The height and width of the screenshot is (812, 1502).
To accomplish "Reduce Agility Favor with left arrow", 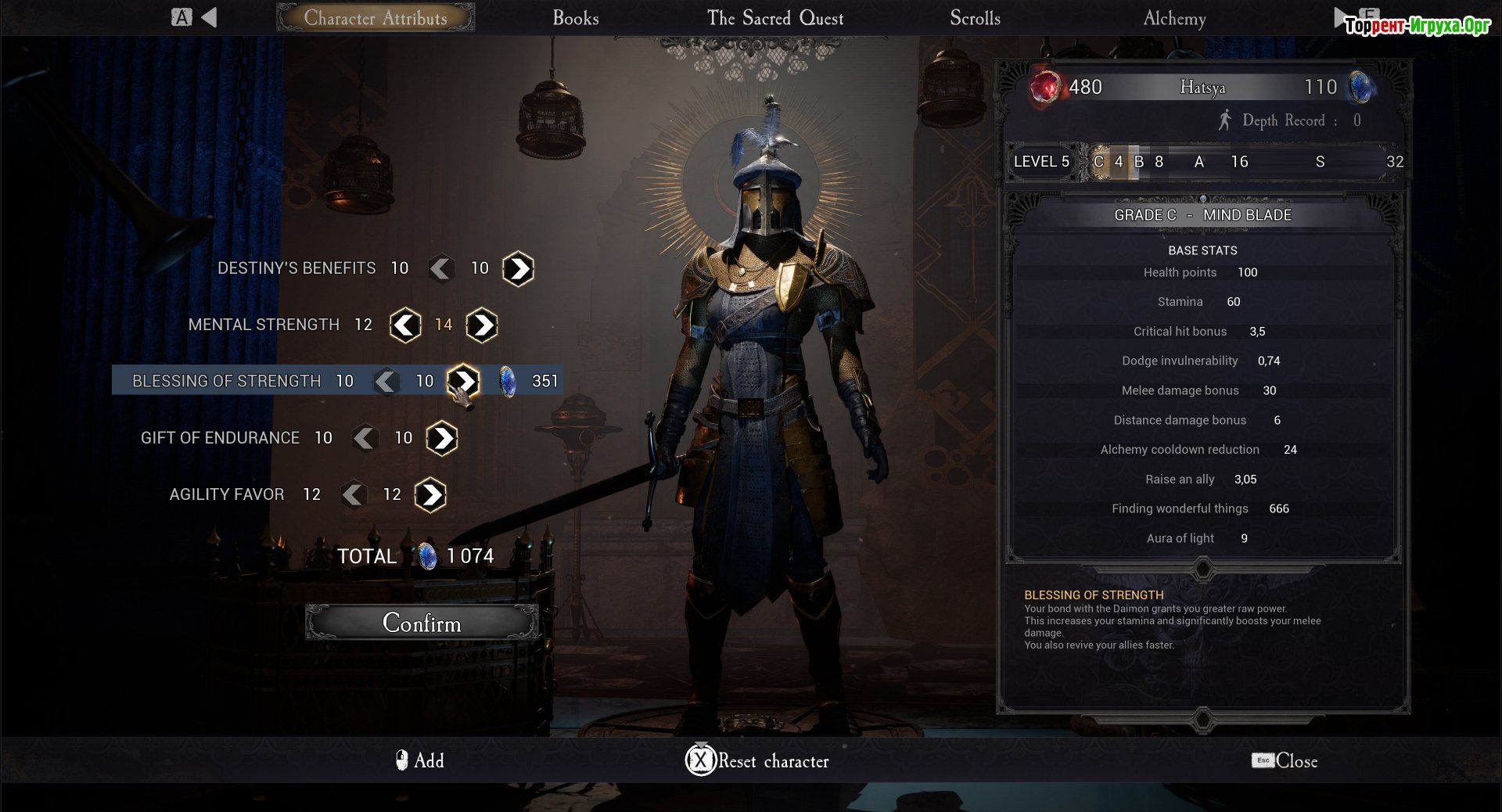I will (x=354, y=494).
